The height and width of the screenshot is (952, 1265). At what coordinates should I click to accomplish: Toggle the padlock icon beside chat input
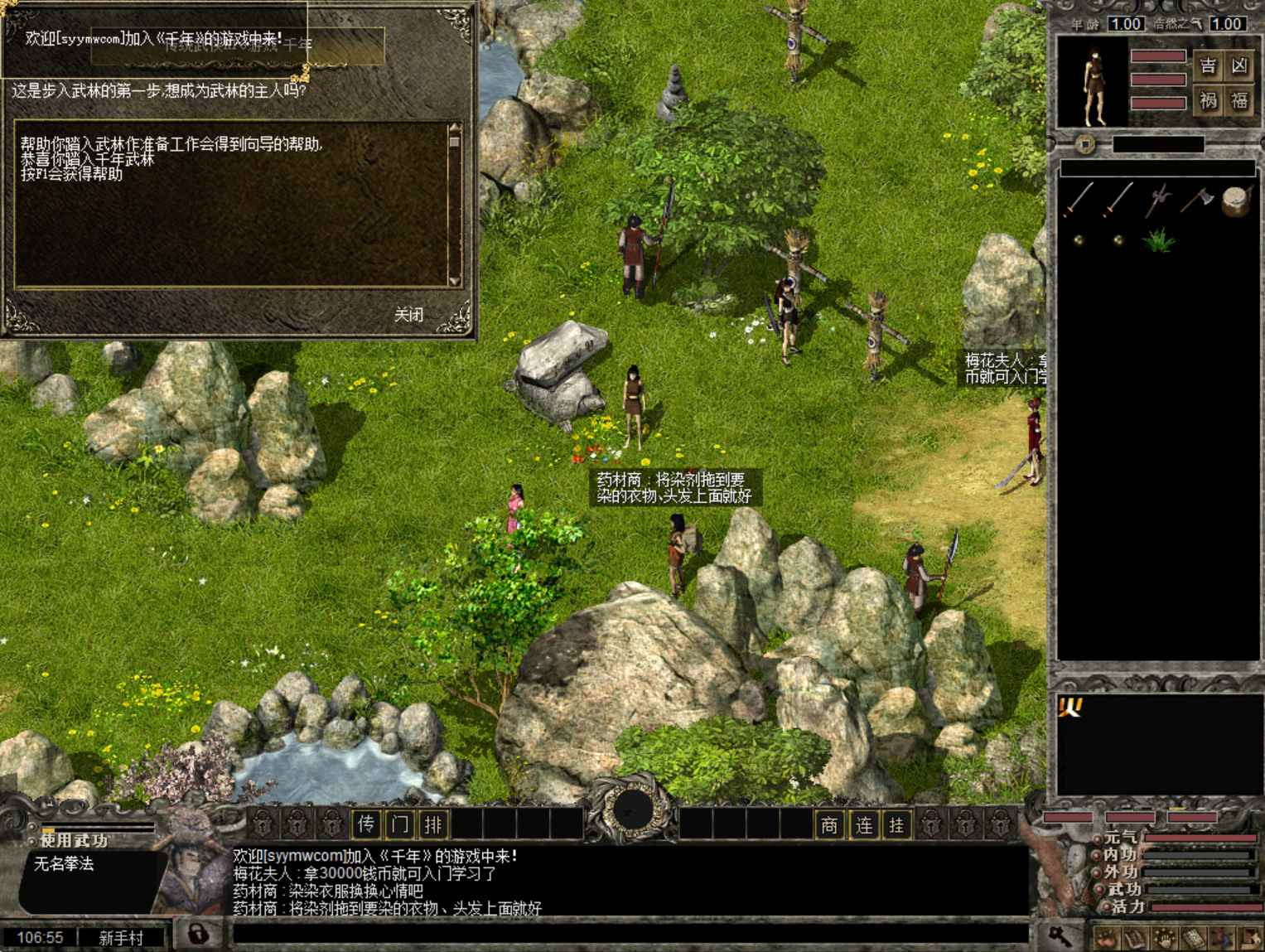point(197,935)
